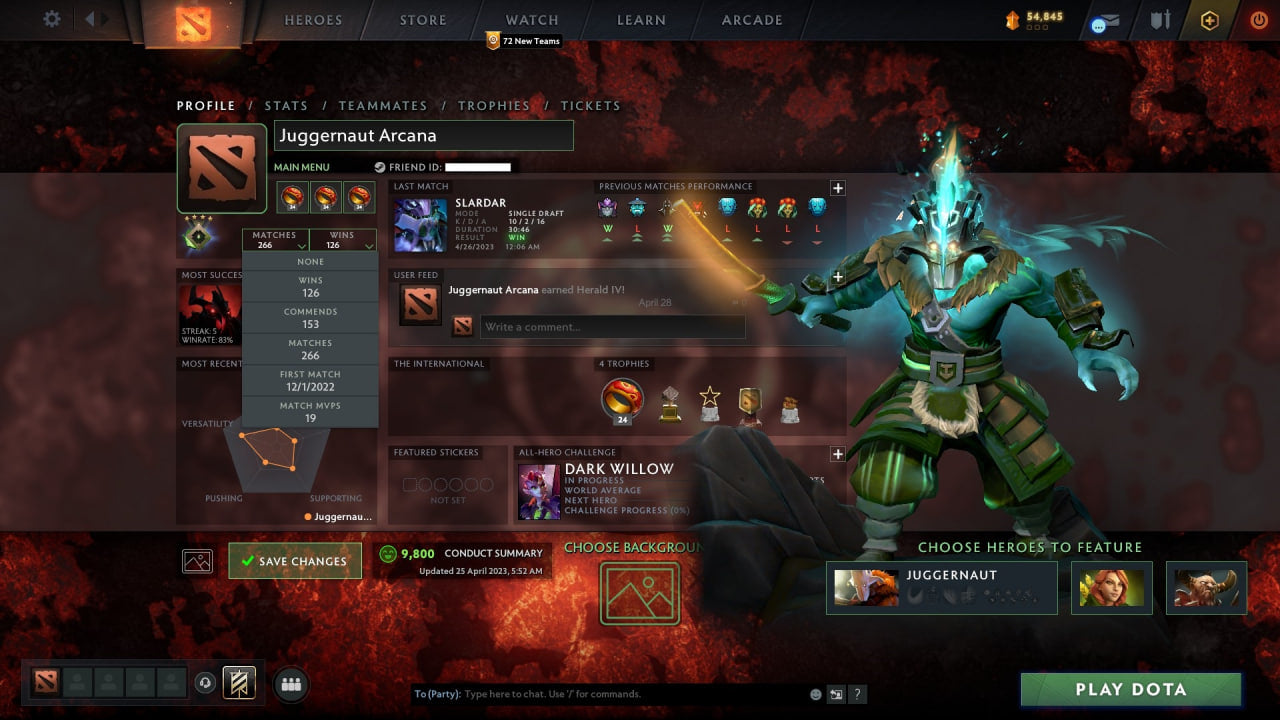
Task: Click the voice chat headset icon
Action: click(x=205, y=683)
